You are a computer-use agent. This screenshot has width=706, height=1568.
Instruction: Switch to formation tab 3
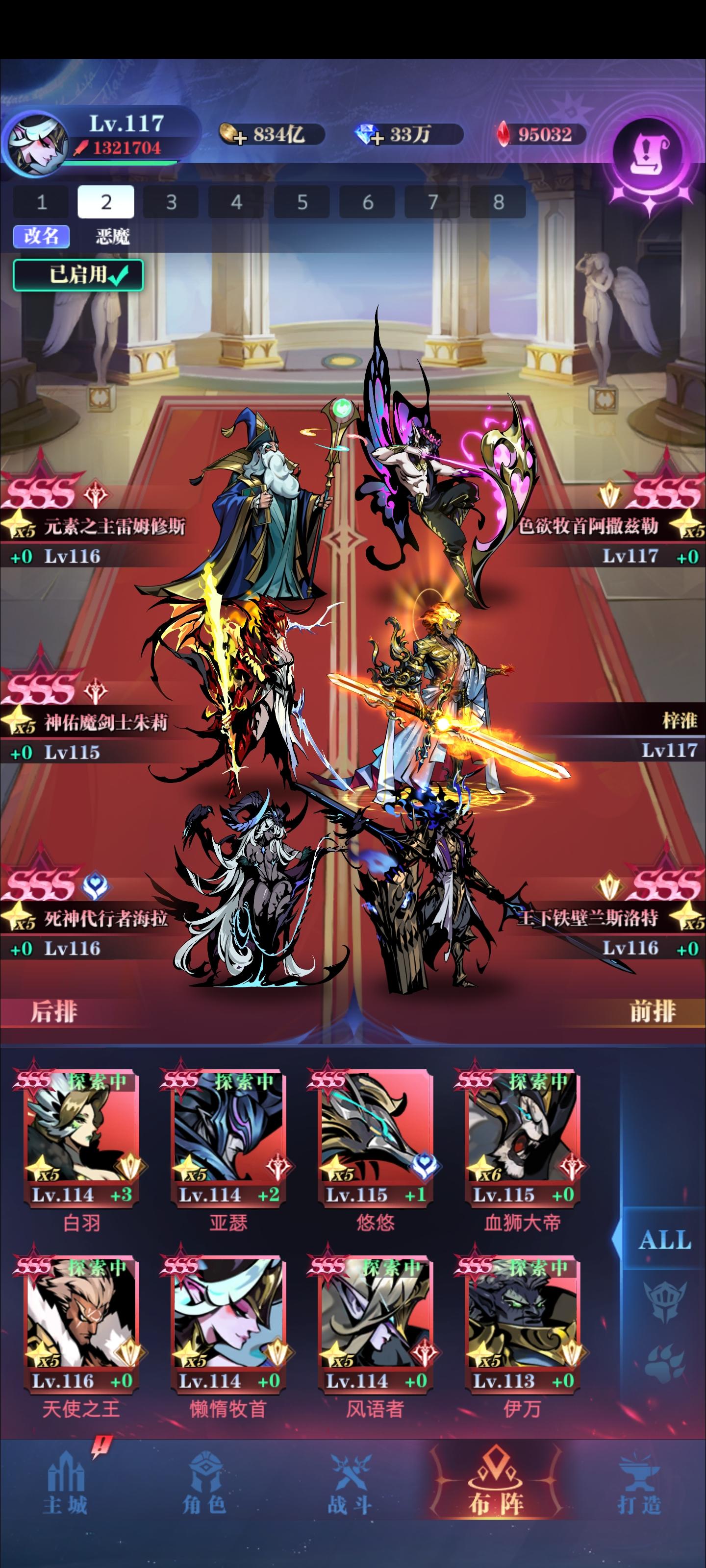[x=172, y=203]
